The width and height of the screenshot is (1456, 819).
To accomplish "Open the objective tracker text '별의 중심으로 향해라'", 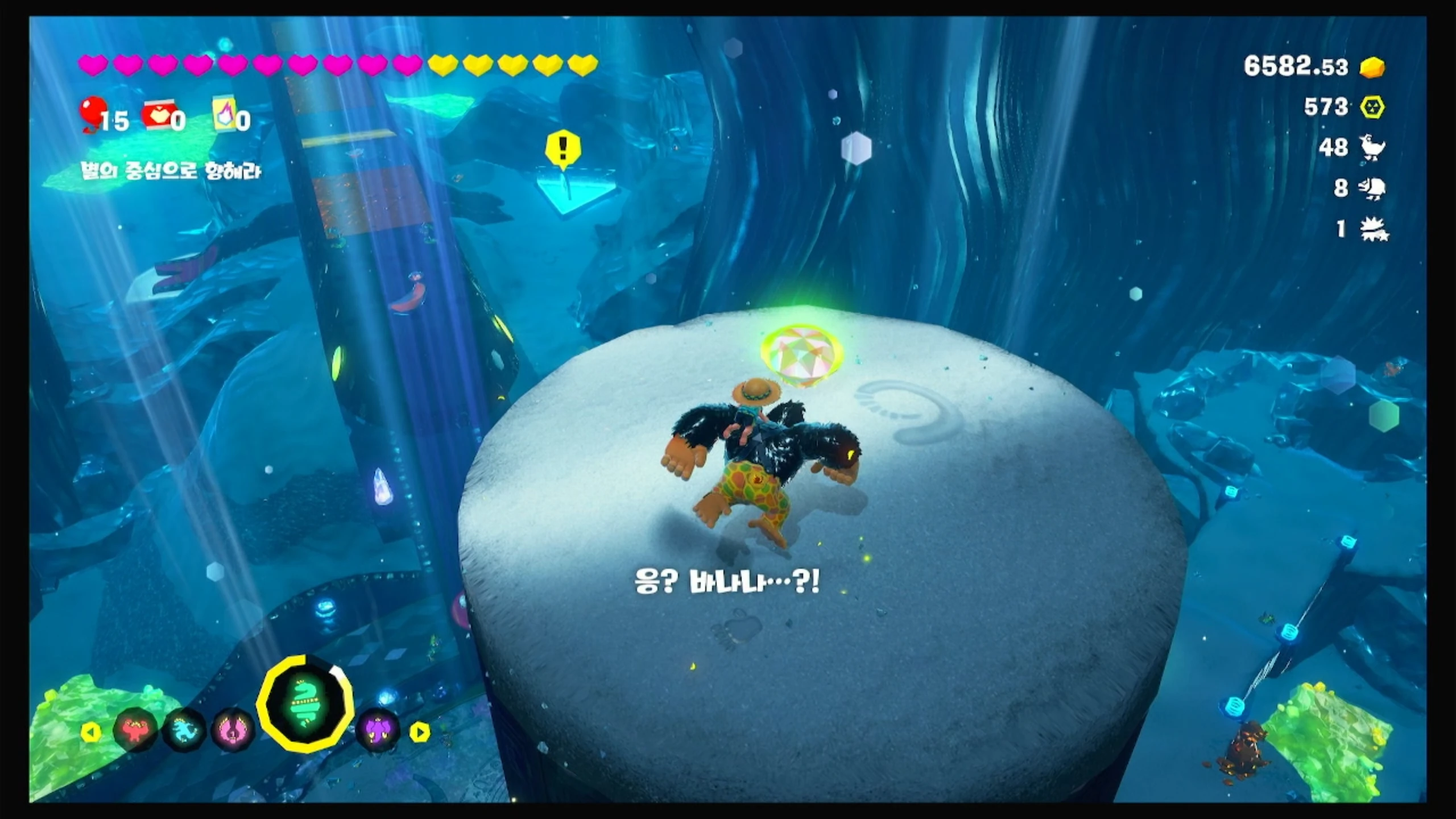I will pyautogui.click(x=171, y=171).
